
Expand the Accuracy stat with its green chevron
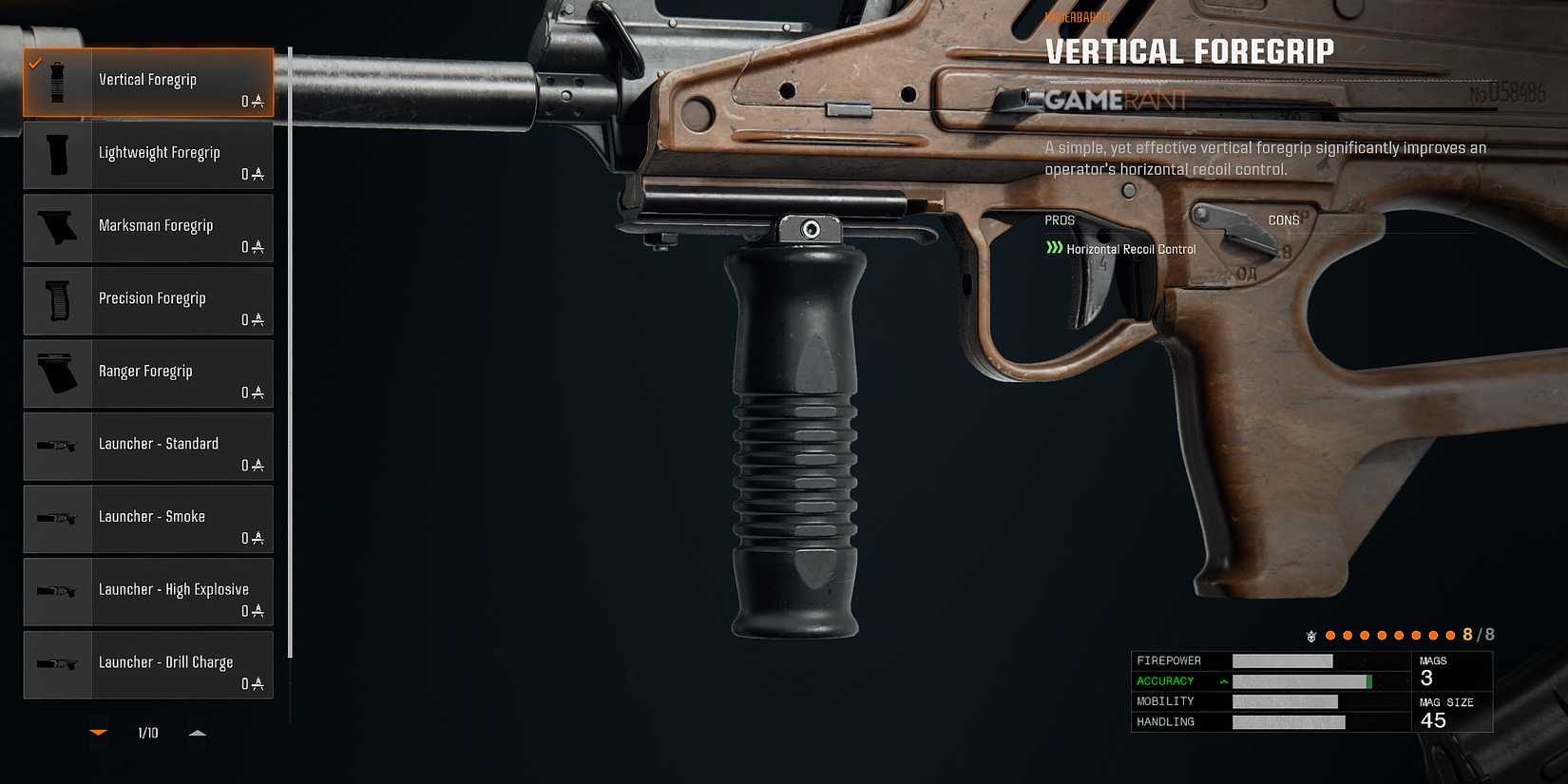[1222, 680]
